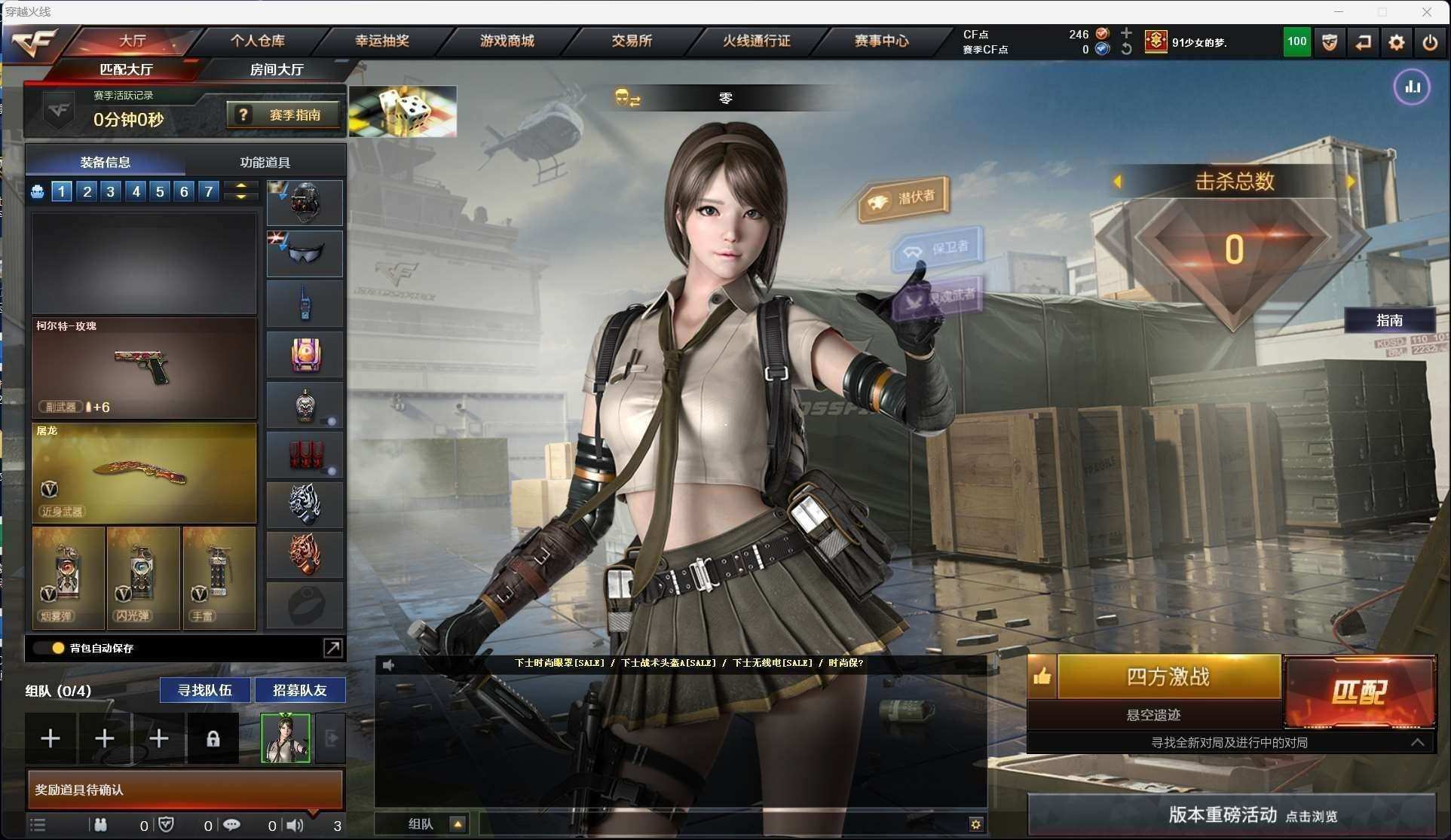Screen dimensions: 1451x840
Task: Choose the 四方激战 game mode
Action: pyautogui.click(x=1168, y=677)
